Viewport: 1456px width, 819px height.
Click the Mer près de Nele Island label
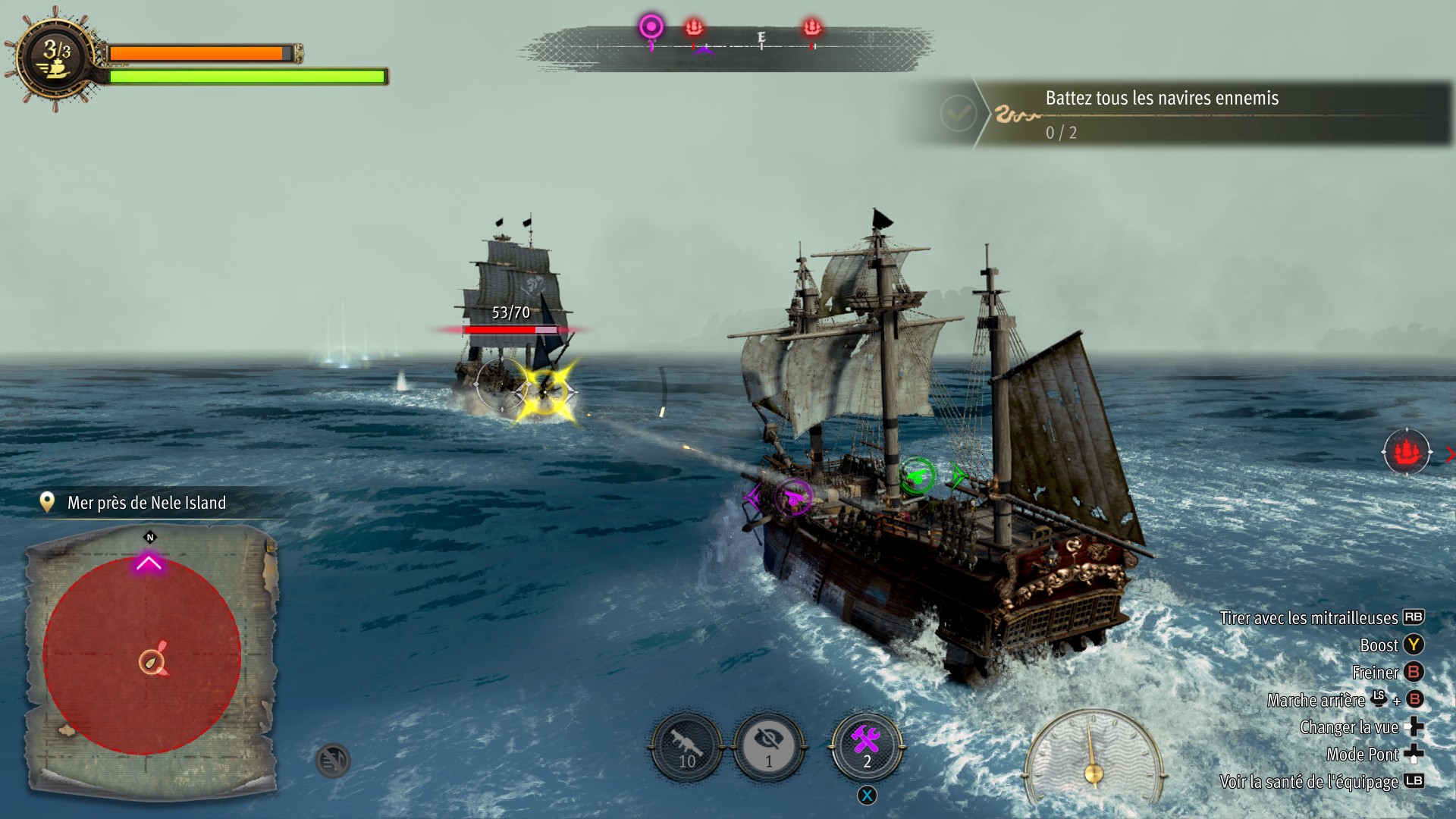[146, 503]
